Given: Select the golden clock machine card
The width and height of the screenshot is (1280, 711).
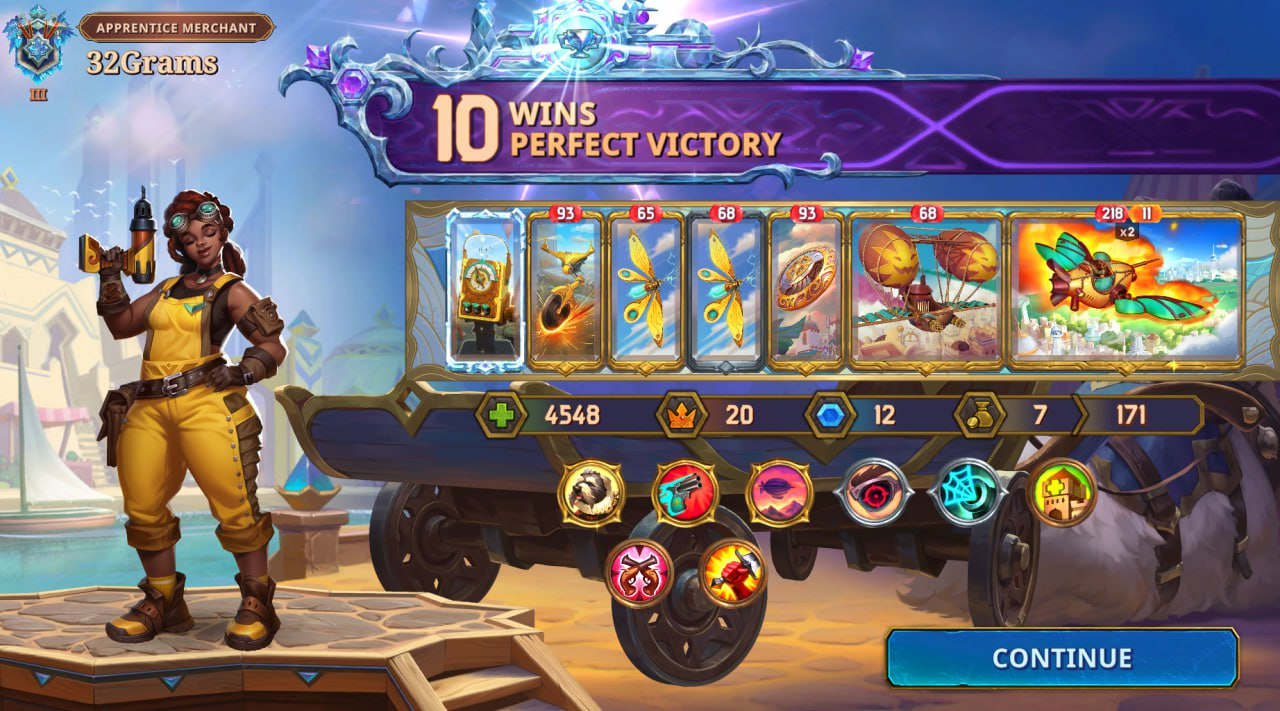Looking at the screenshot, I should click(484, 290).
